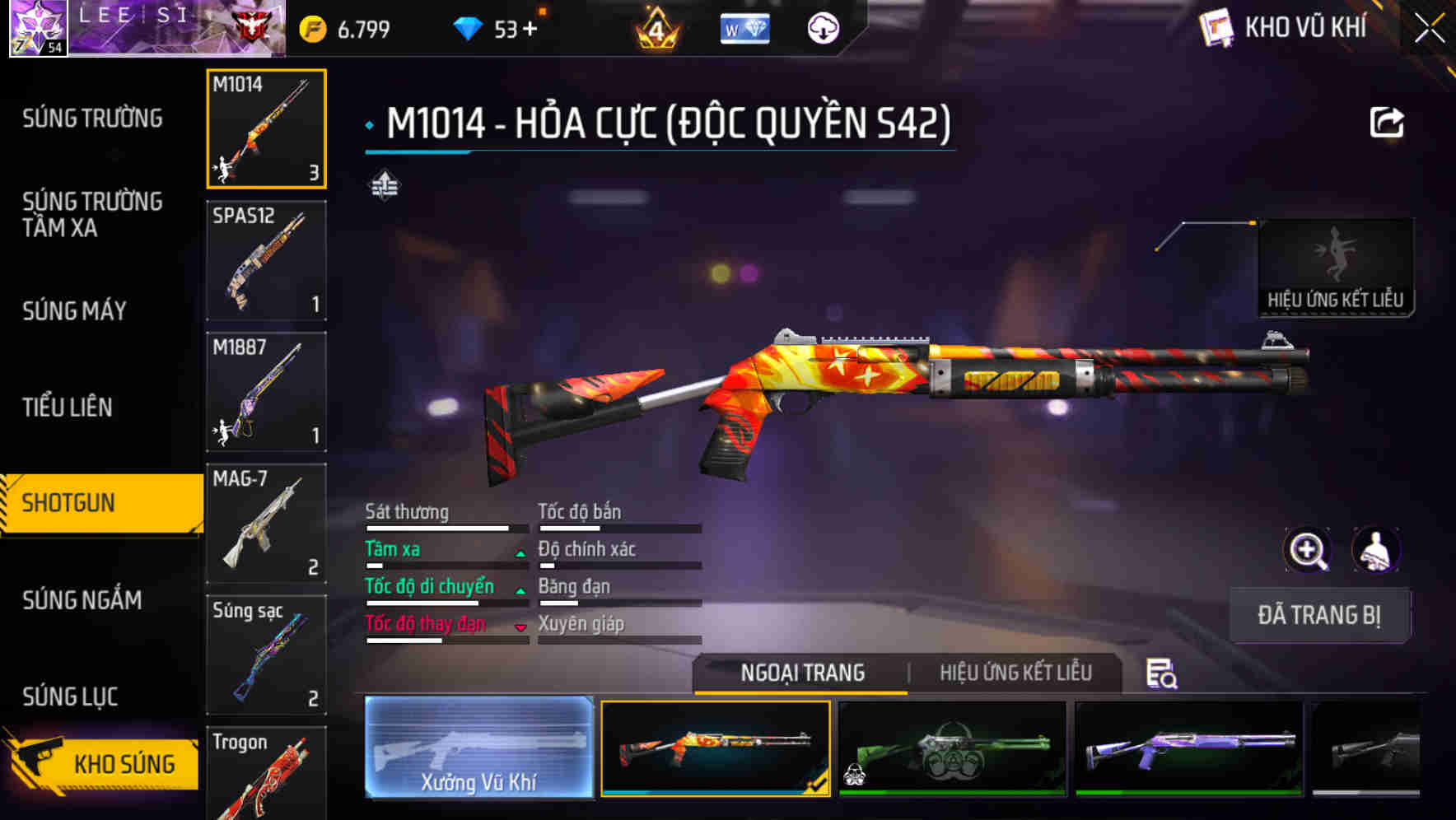
Task: Select the SPAS12 weapon thumbnail
Action: pos(265,260)
